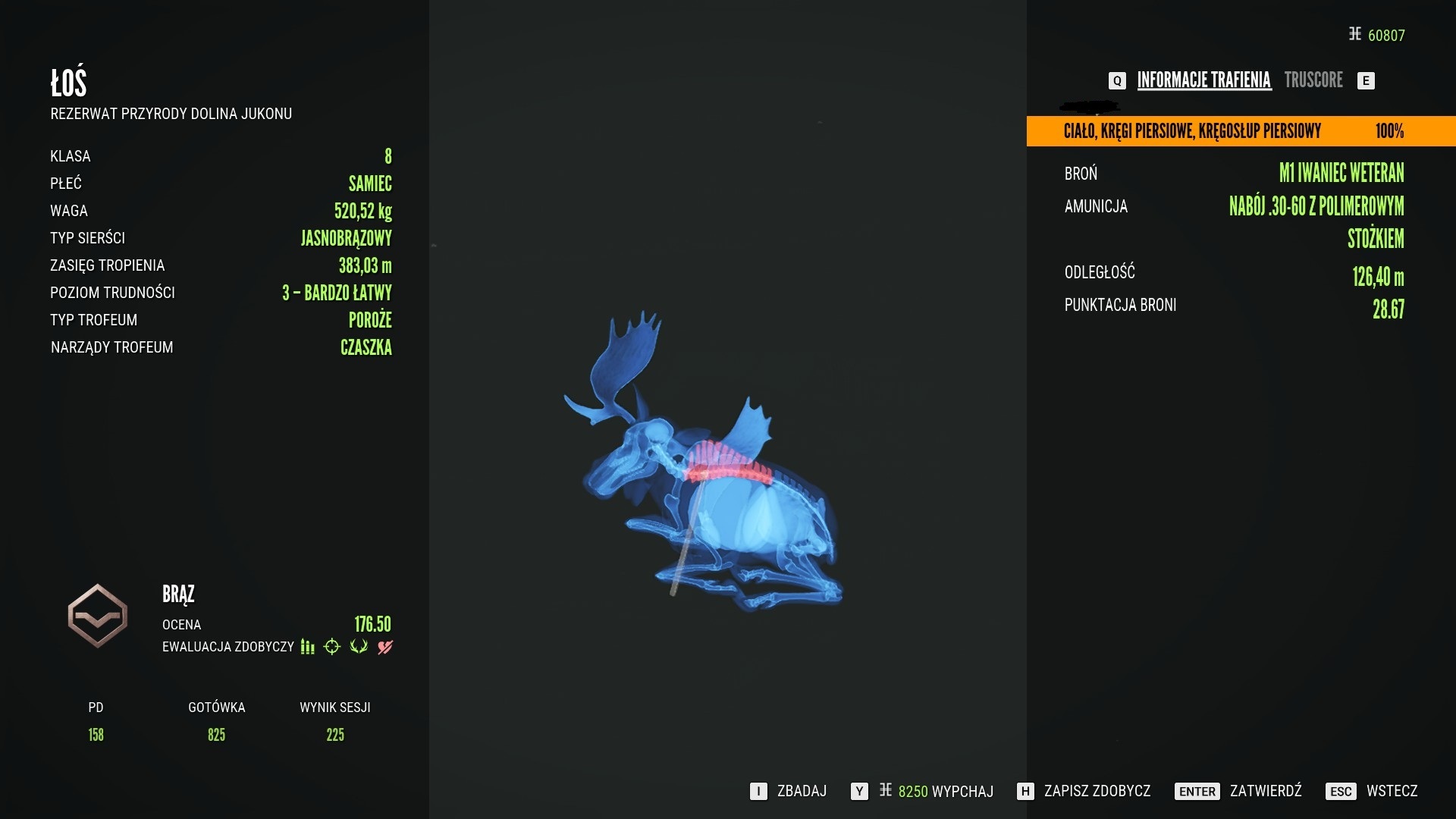The height and width of the screenshot is (819, 1456).
Task: Open the Informacje Trafienia tab
Action: [1203, 80]
